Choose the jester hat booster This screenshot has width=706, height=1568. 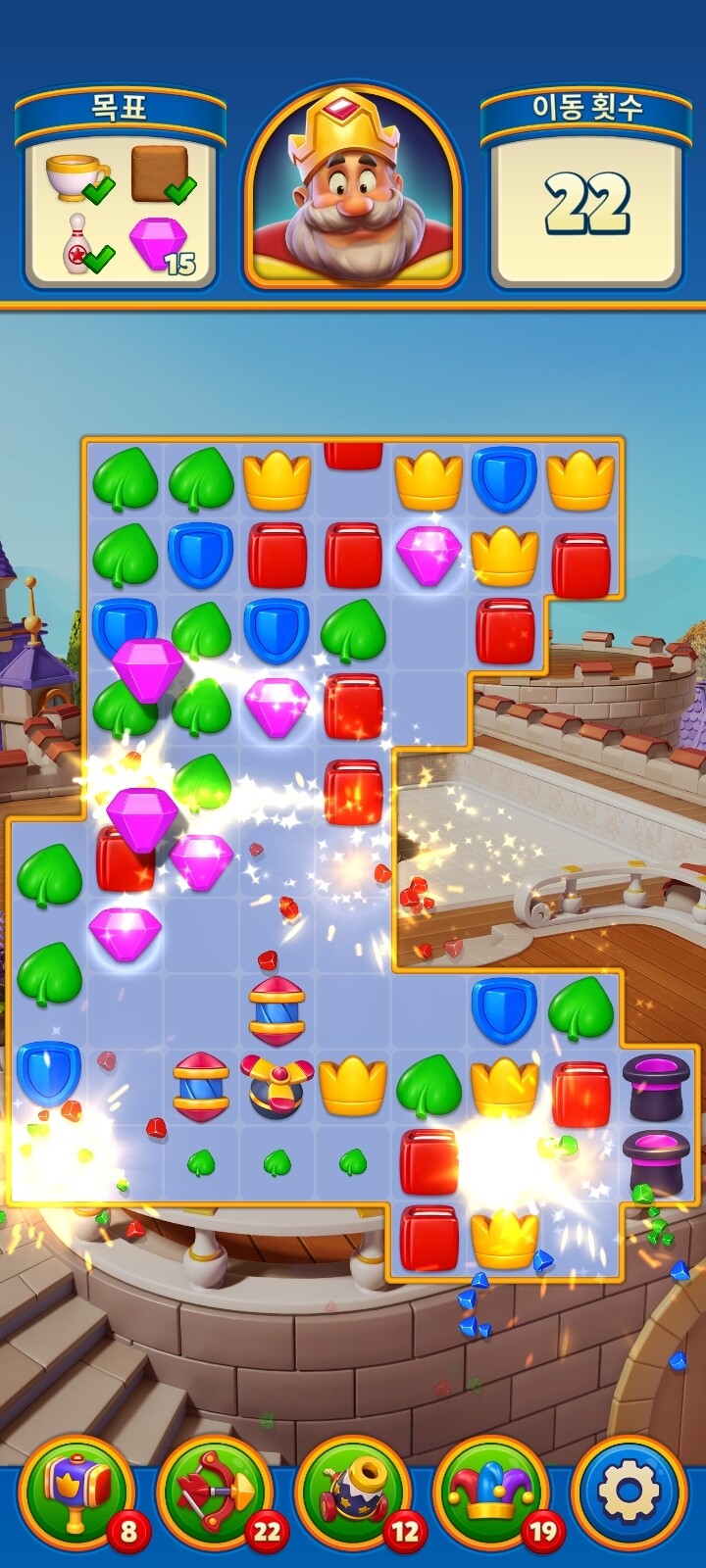click(x=491, y=1493)
